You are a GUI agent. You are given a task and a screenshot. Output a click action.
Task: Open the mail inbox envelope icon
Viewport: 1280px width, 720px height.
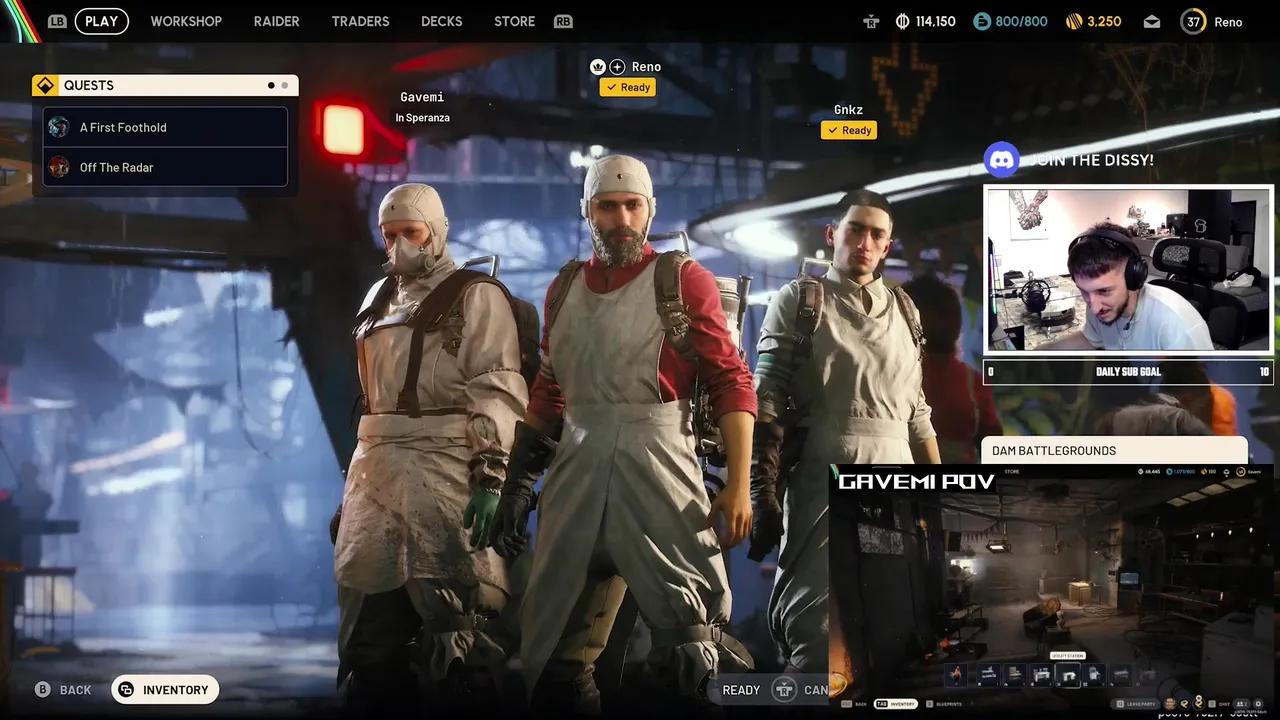pyautogui.click(x=1151, y=20)
